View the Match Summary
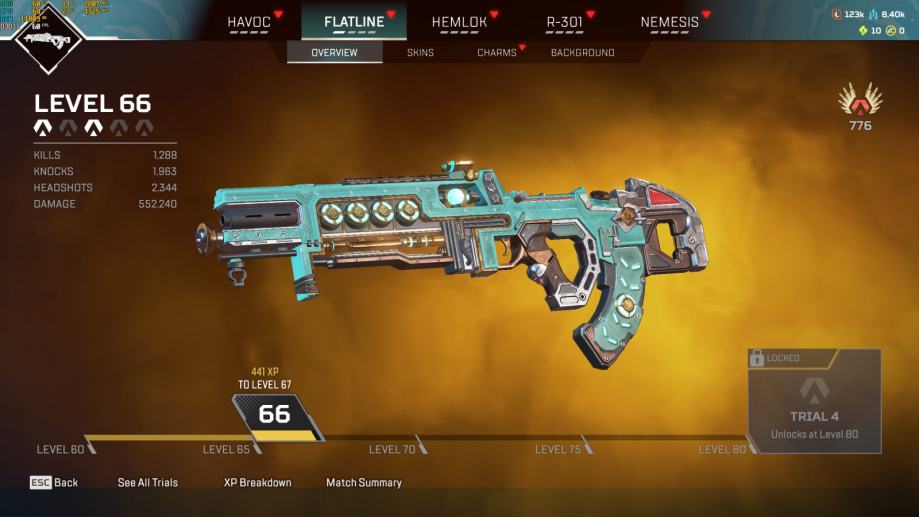The image size is (919, 517). tap(364, 482)
